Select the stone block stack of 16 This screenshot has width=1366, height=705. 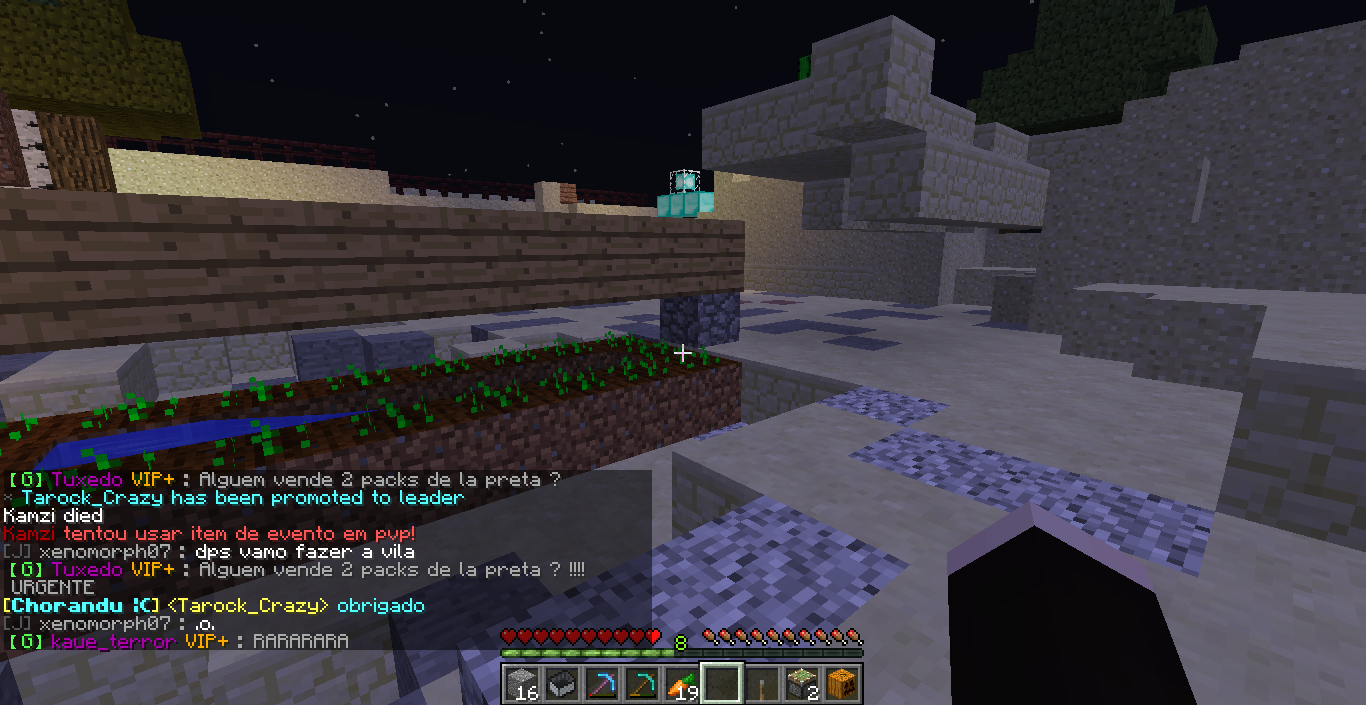[x=522, y=683]
